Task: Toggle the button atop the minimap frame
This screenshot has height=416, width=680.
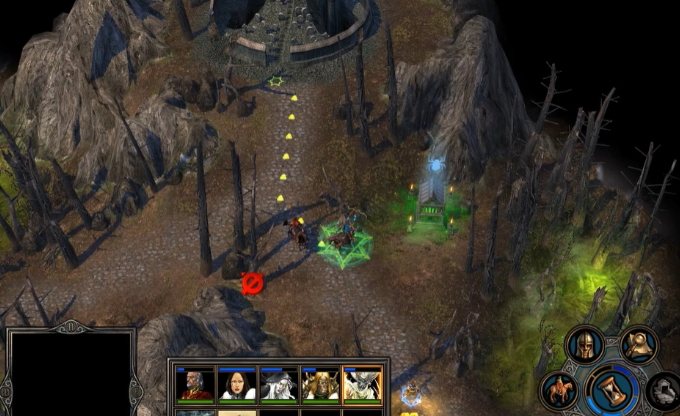Action: click(x=69, y=326)
